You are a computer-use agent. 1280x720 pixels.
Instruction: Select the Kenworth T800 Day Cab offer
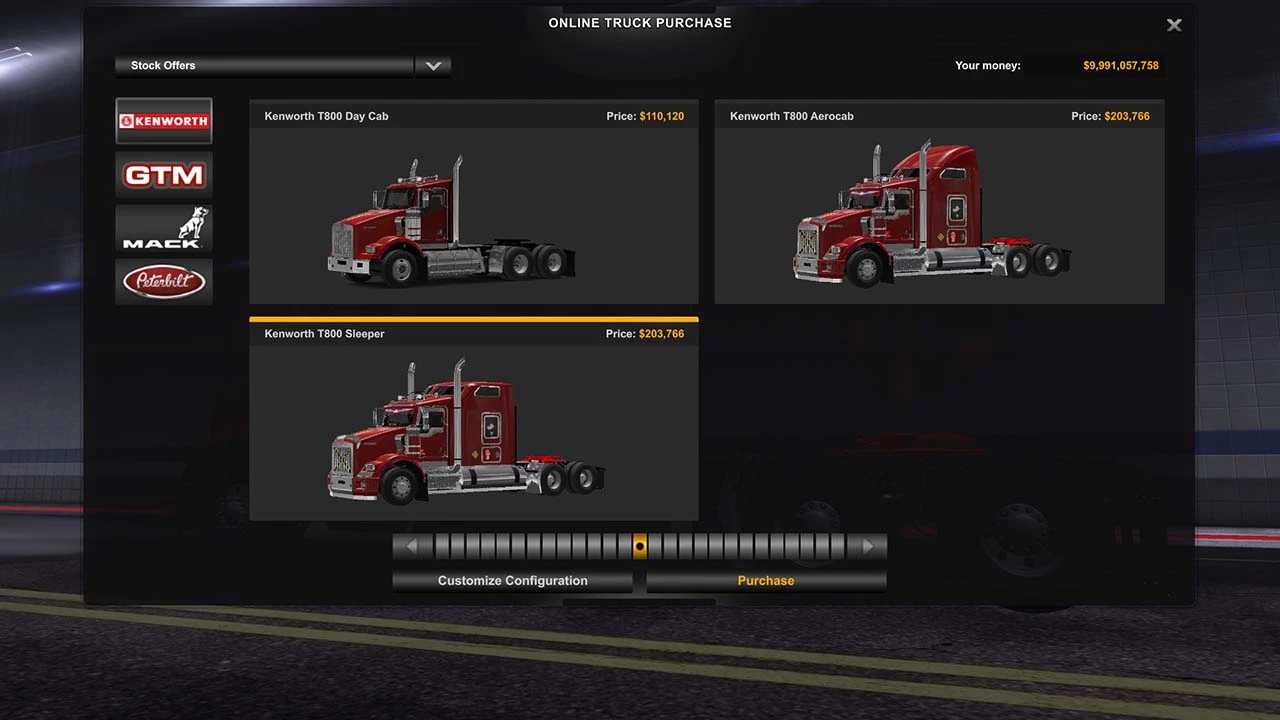473,212
